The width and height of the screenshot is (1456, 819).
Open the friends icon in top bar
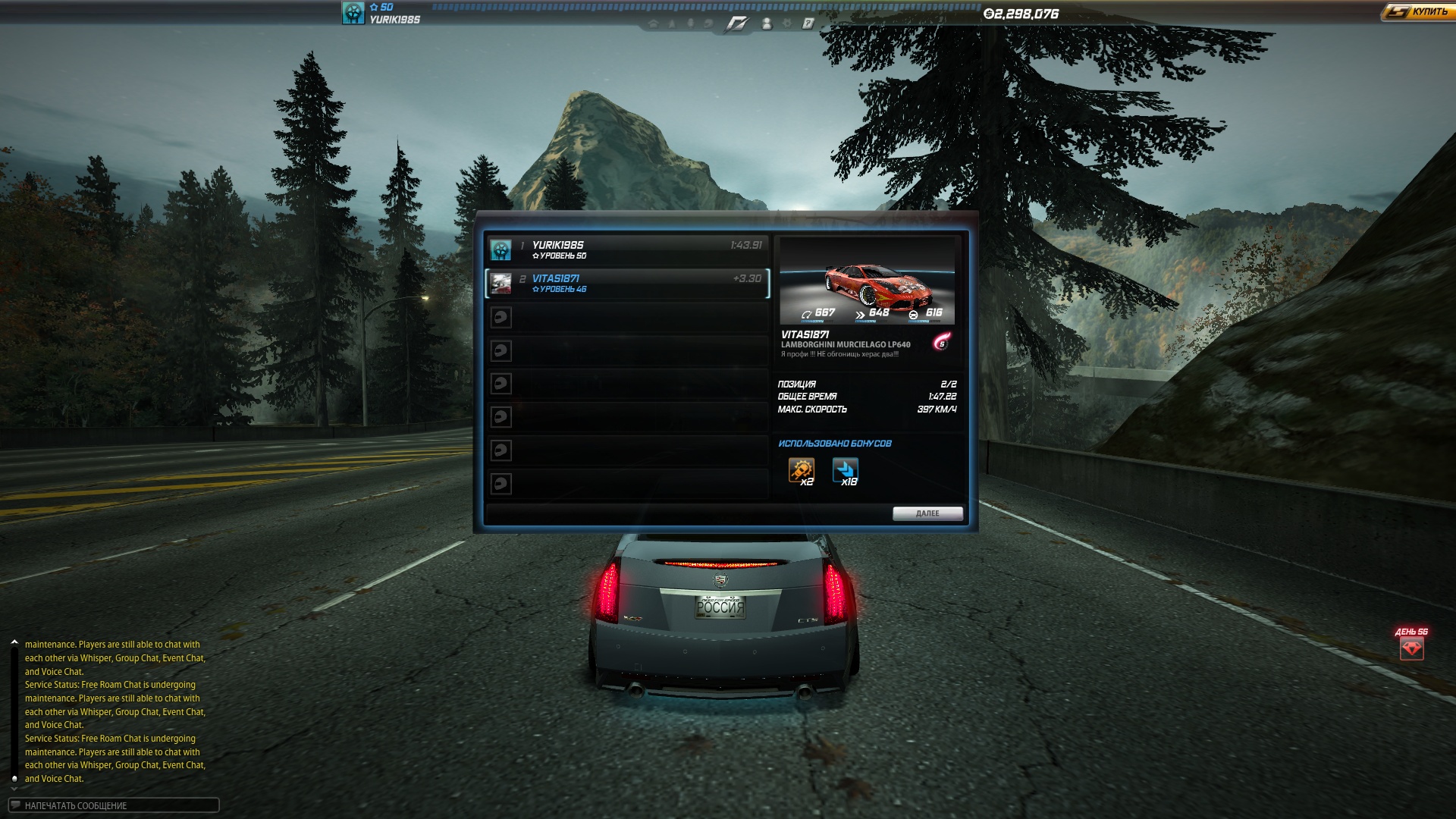(x=767, y=24)
